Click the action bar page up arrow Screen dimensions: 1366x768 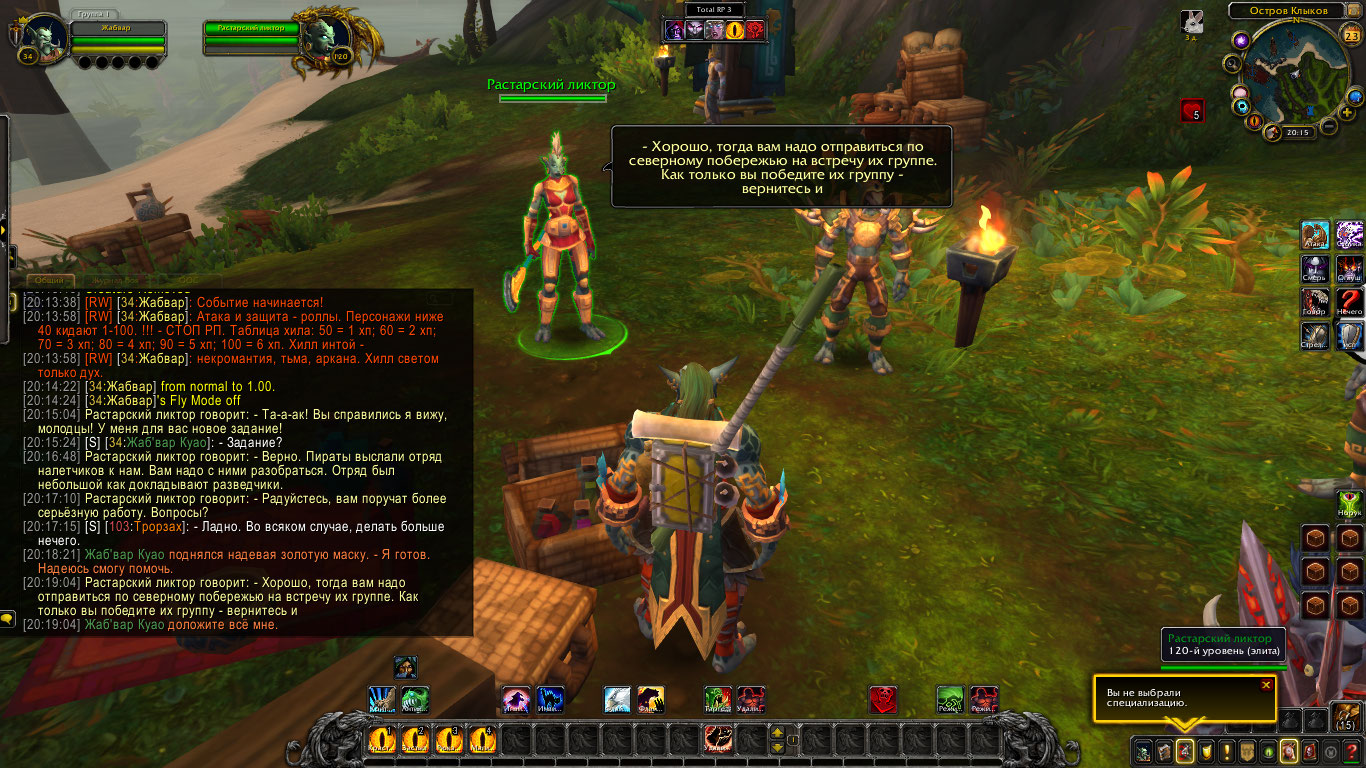tap(777, 733)
